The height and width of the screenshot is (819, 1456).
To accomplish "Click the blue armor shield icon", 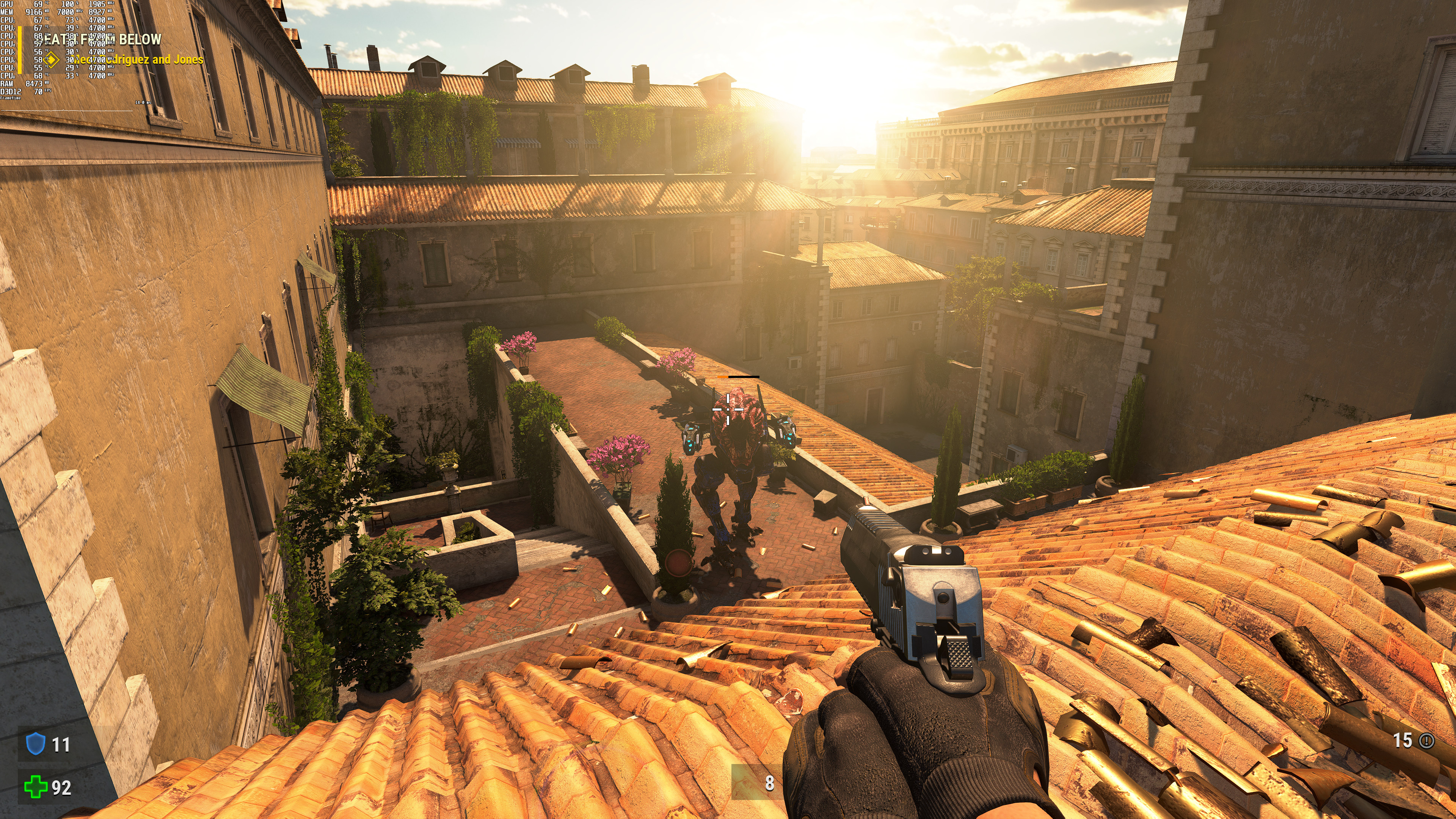I will pos(36,743).
